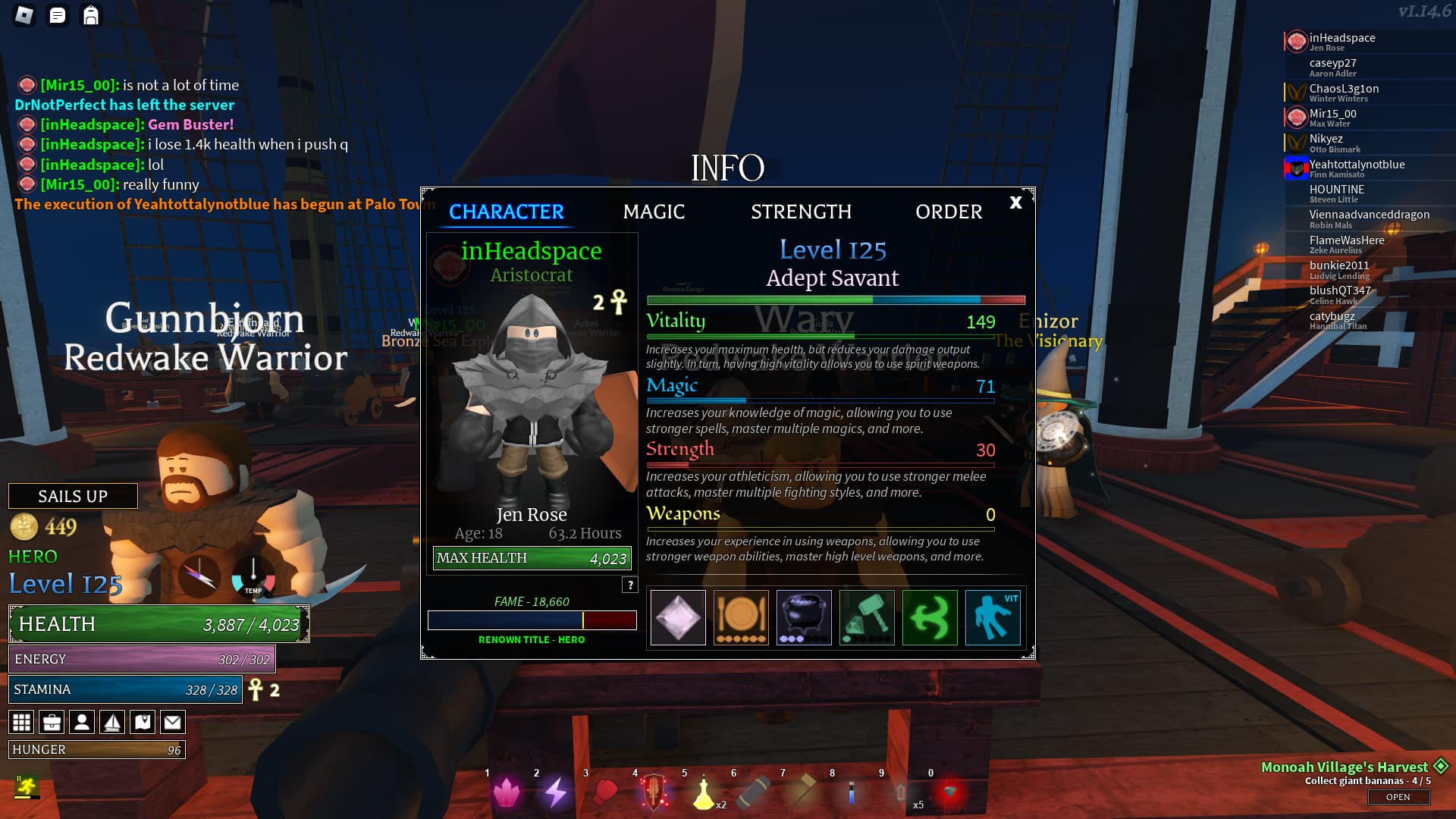
Task: Click the hammer and gem crafting icon
Action: (x=867, y=617)
